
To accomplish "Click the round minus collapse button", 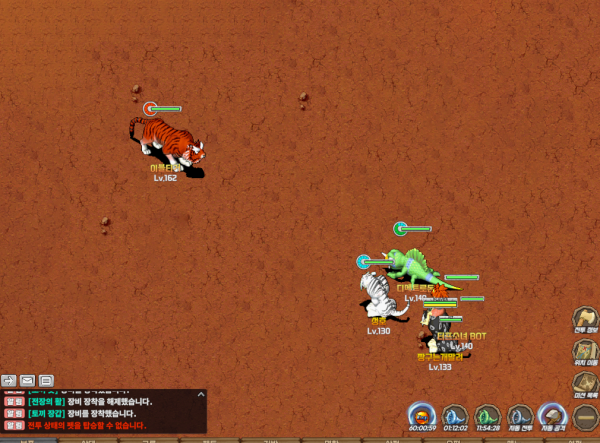I will click(585, 414).
